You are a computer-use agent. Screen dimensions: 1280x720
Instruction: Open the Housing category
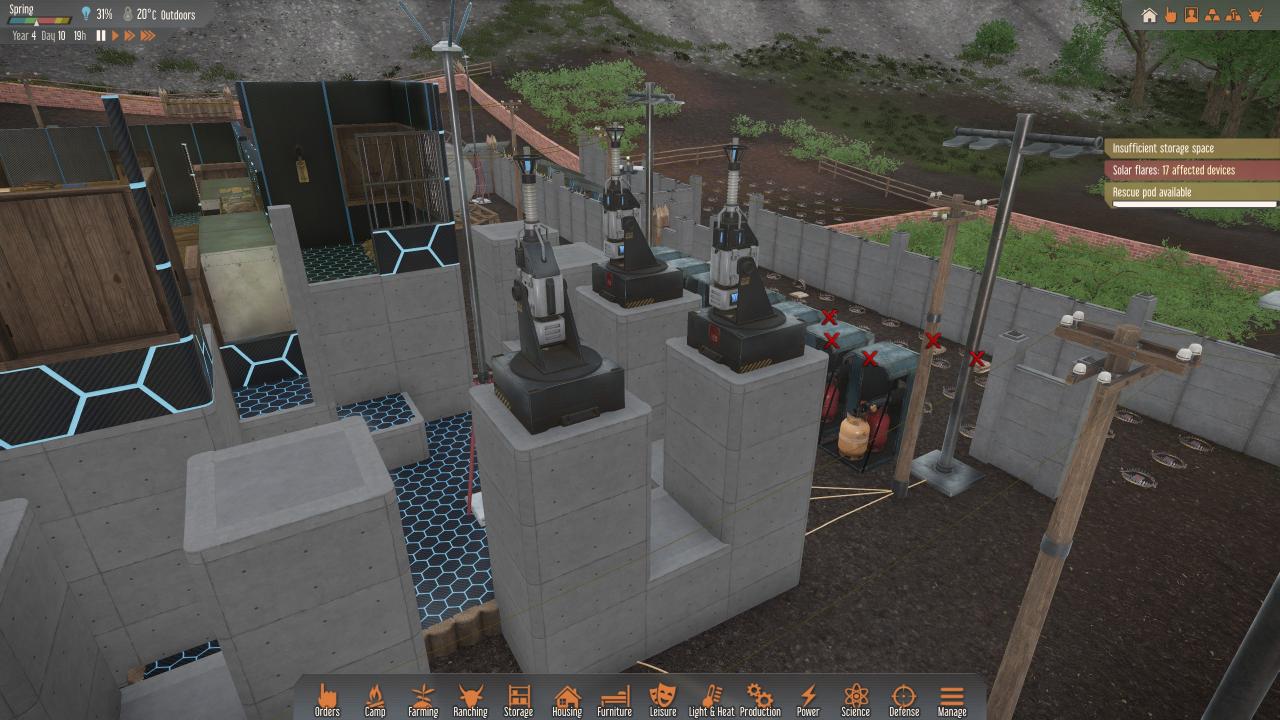click(x=567, y=699)
